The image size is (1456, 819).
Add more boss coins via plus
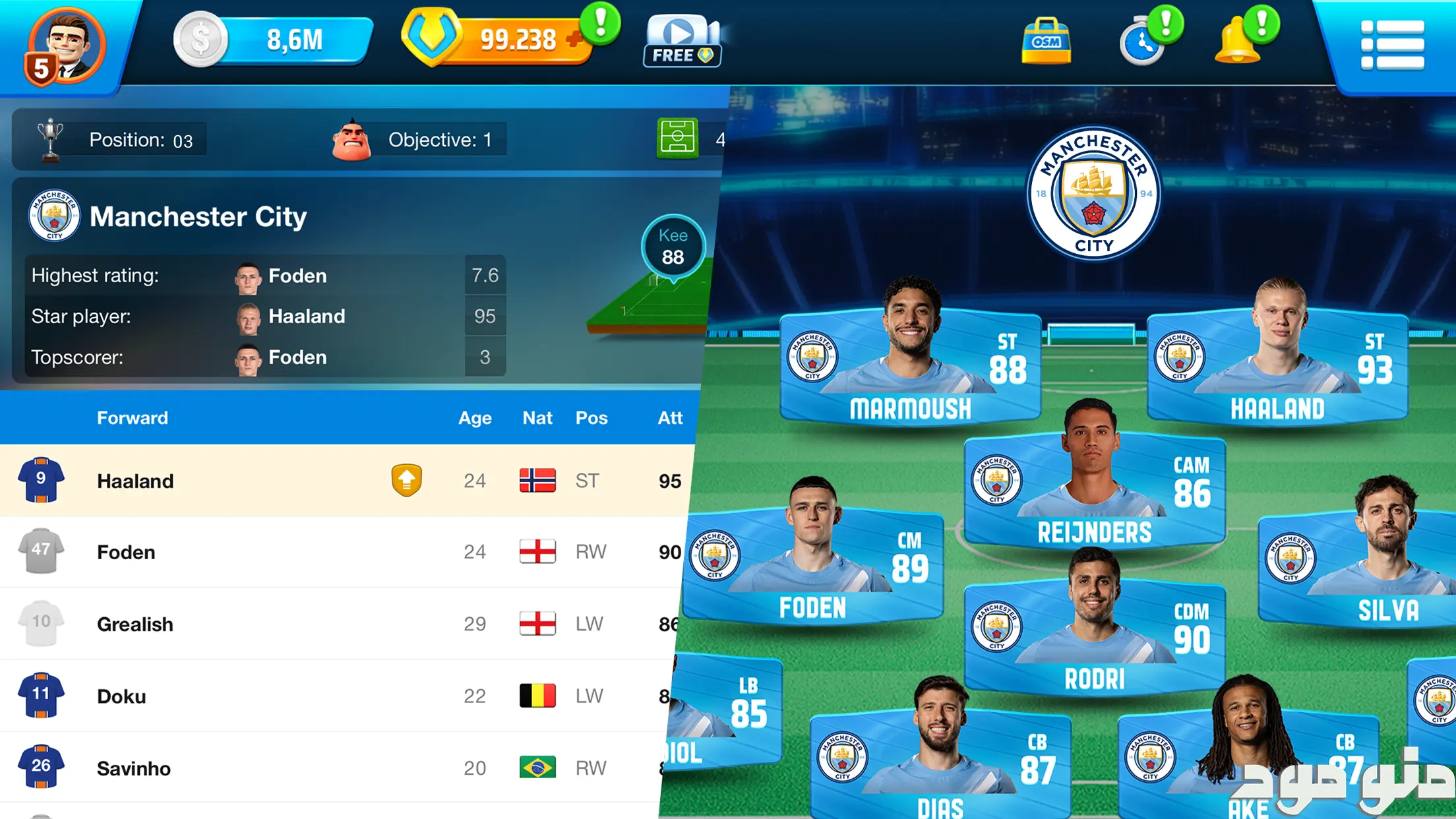574,40
